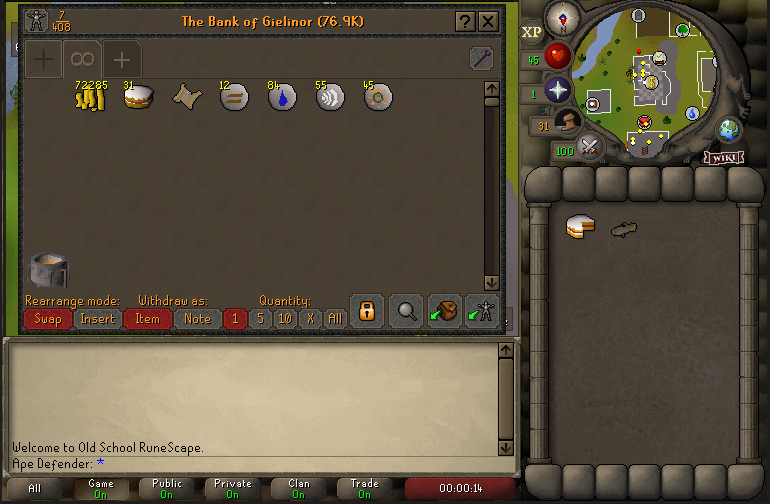Switch to the infinity all-items tab

[x=81, y=59]
